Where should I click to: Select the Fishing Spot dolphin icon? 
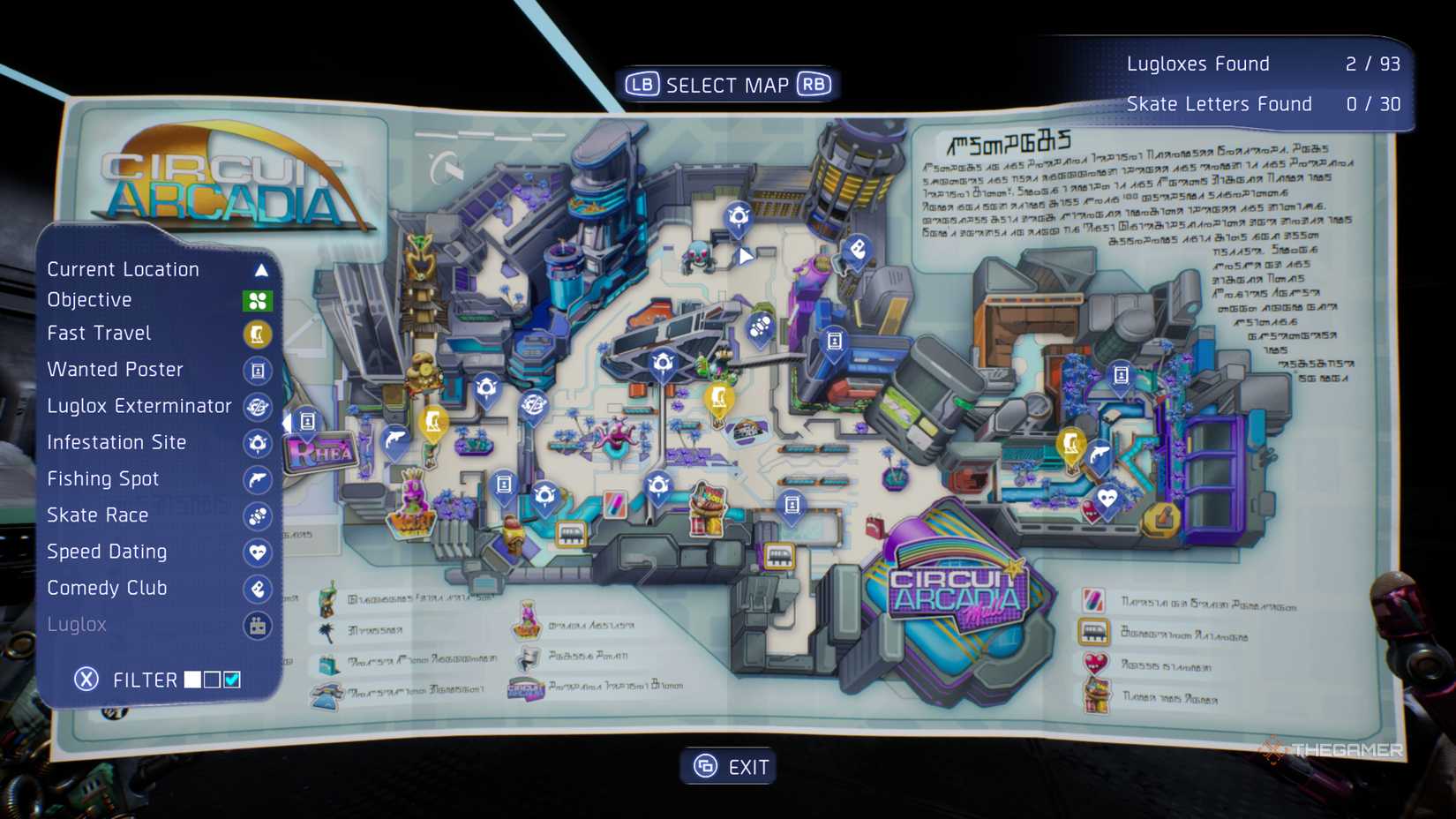coord(258,480)
